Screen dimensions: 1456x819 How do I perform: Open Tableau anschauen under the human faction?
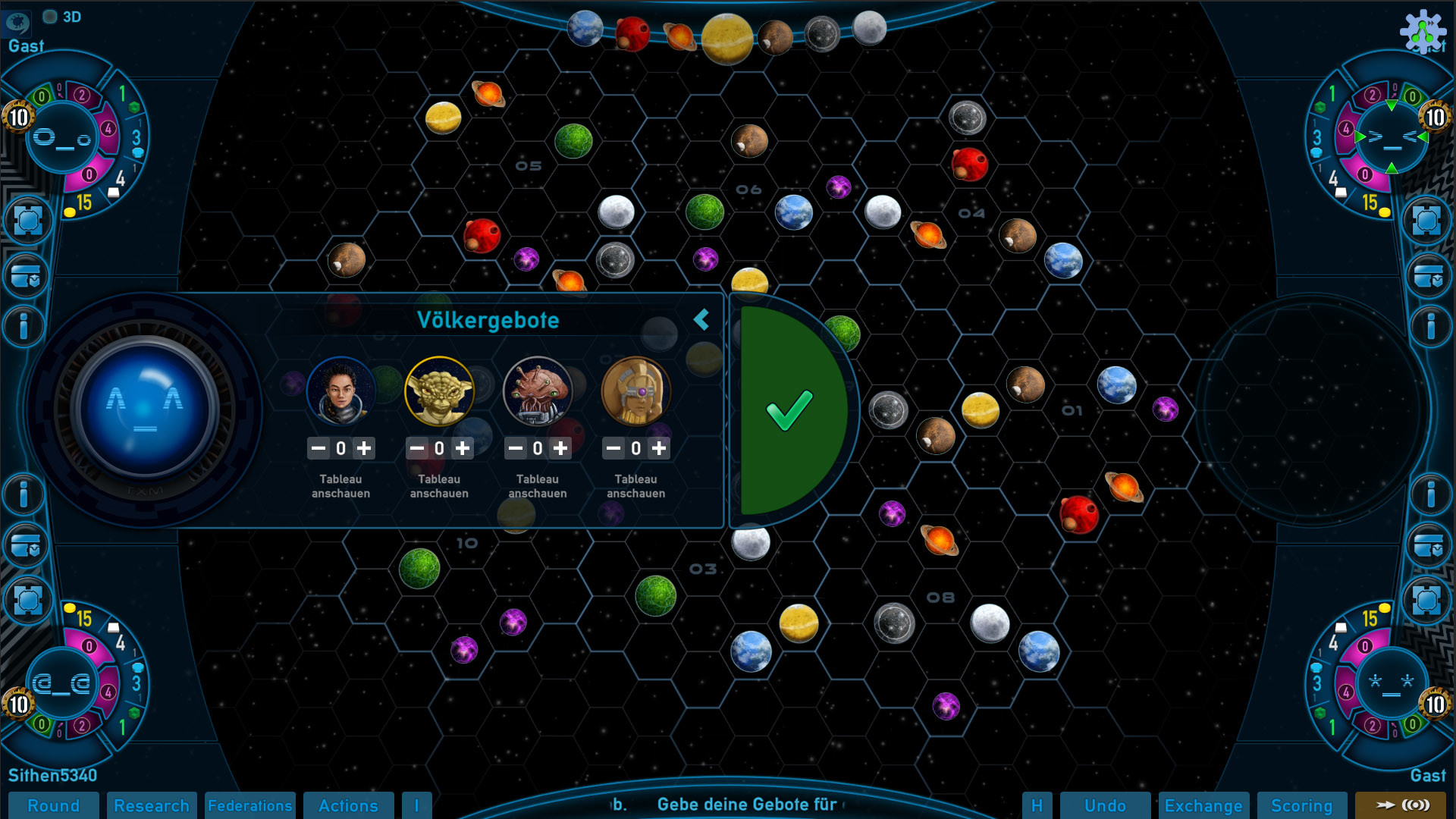[340, 486]
